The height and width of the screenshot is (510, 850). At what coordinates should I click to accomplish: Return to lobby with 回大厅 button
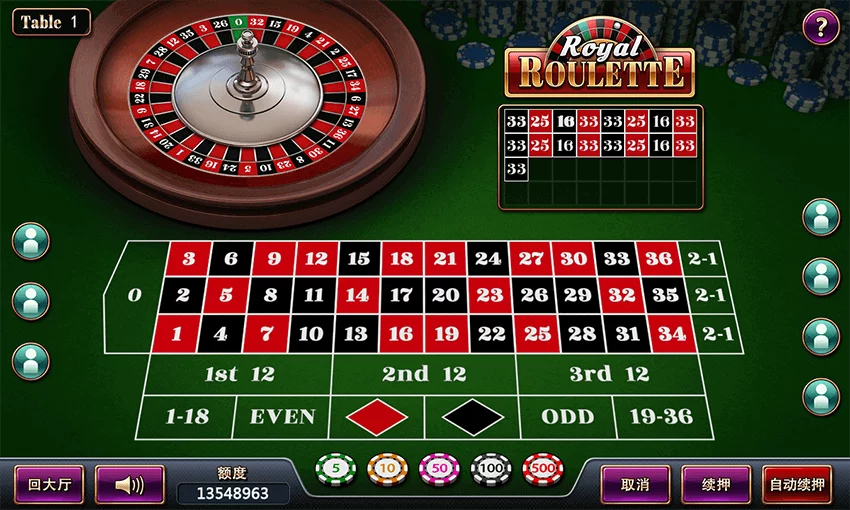click(48, 485)
